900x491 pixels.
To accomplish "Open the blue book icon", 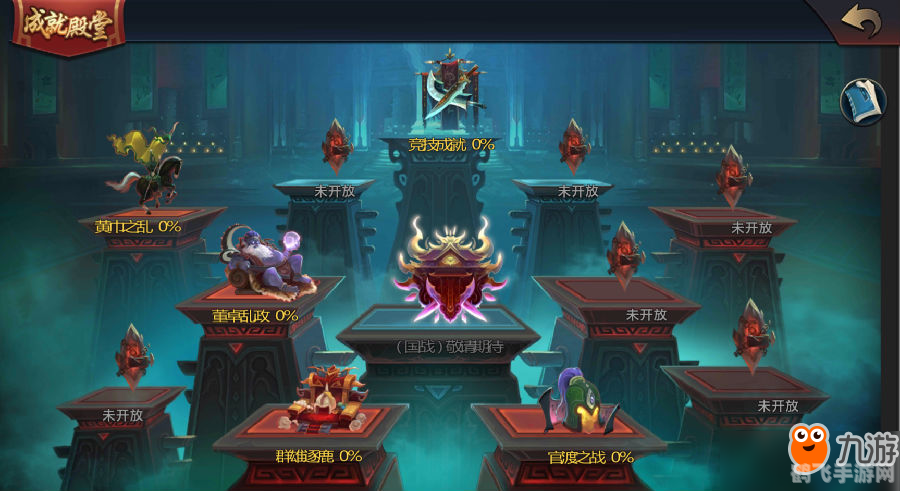I will (x=862, y=102).
